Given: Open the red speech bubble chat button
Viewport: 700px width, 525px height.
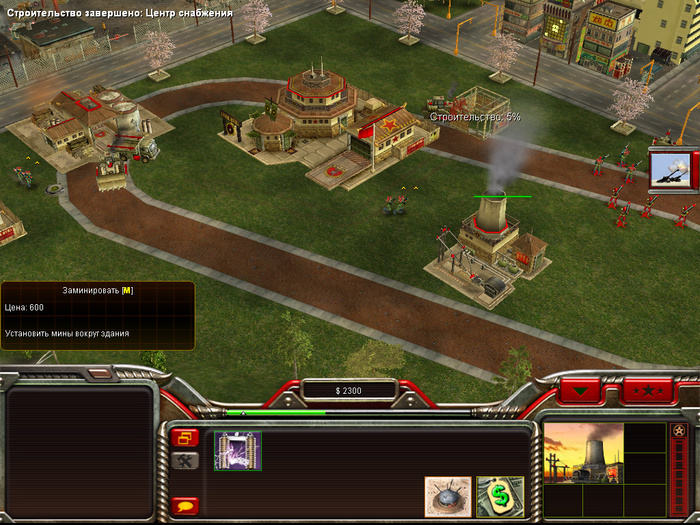Looking at the screenshot, I should click(185, 505).
